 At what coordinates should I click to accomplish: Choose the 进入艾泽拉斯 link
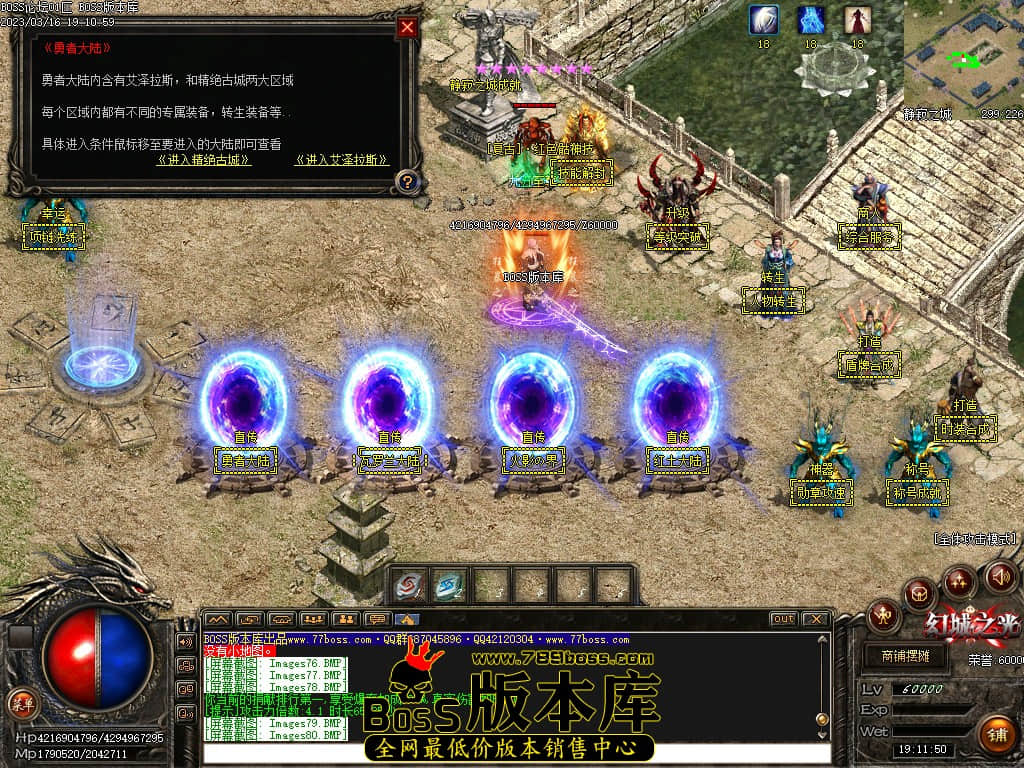342,160
